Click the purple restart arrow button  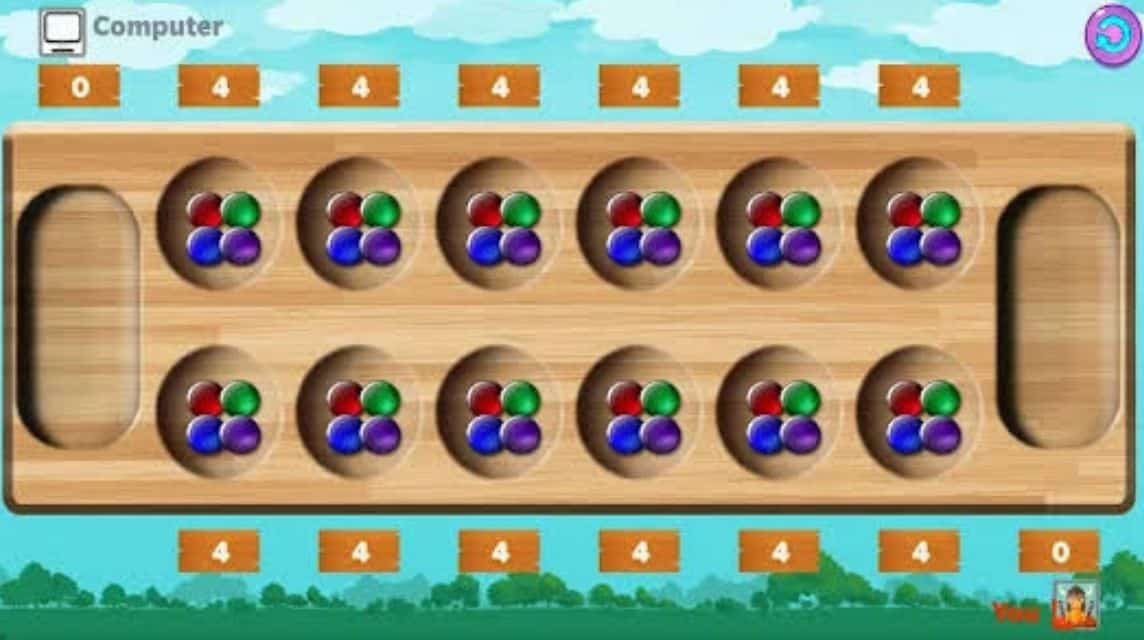[x=1112, y=35]
